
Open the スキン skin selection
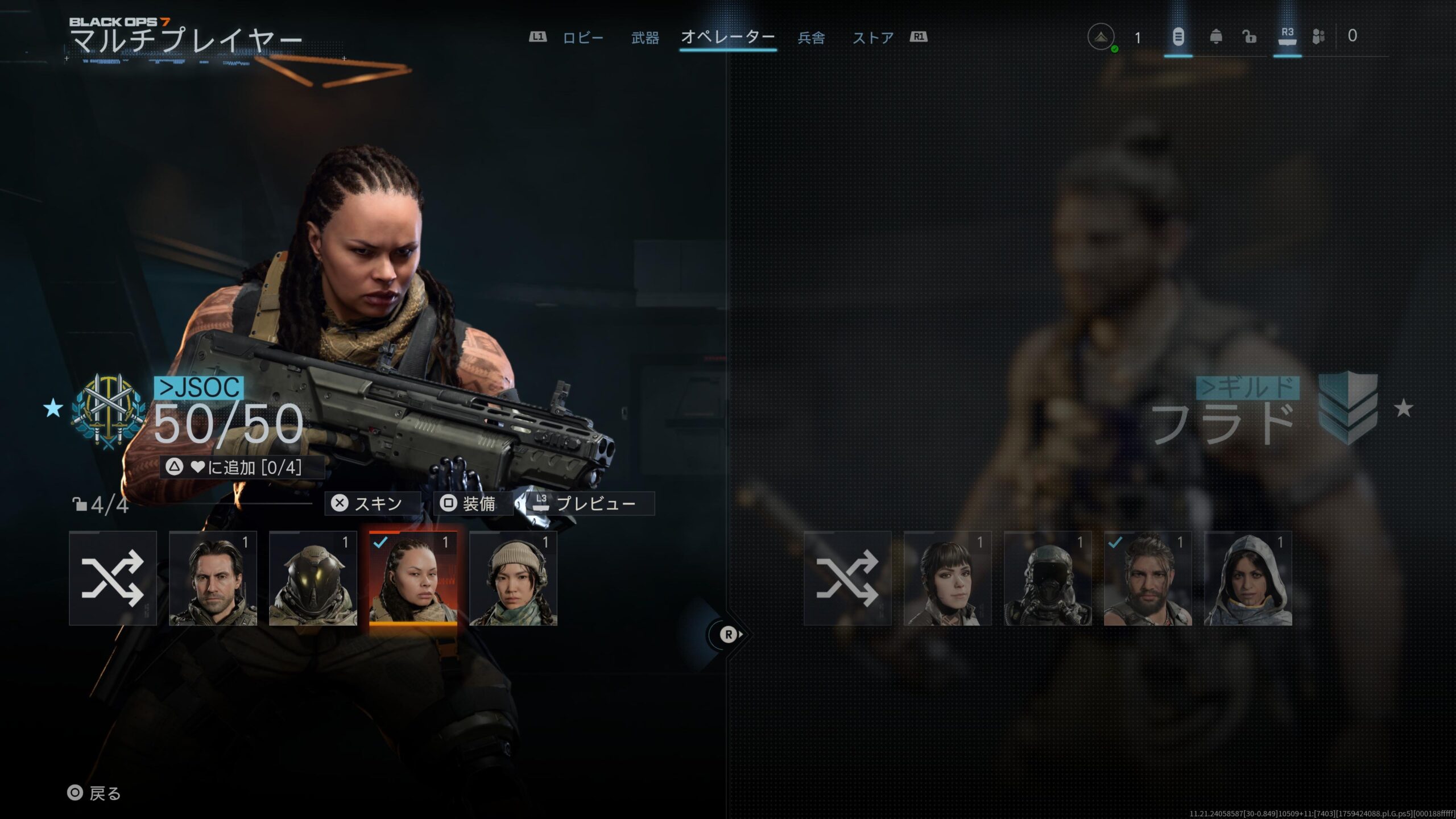(372, 503)
